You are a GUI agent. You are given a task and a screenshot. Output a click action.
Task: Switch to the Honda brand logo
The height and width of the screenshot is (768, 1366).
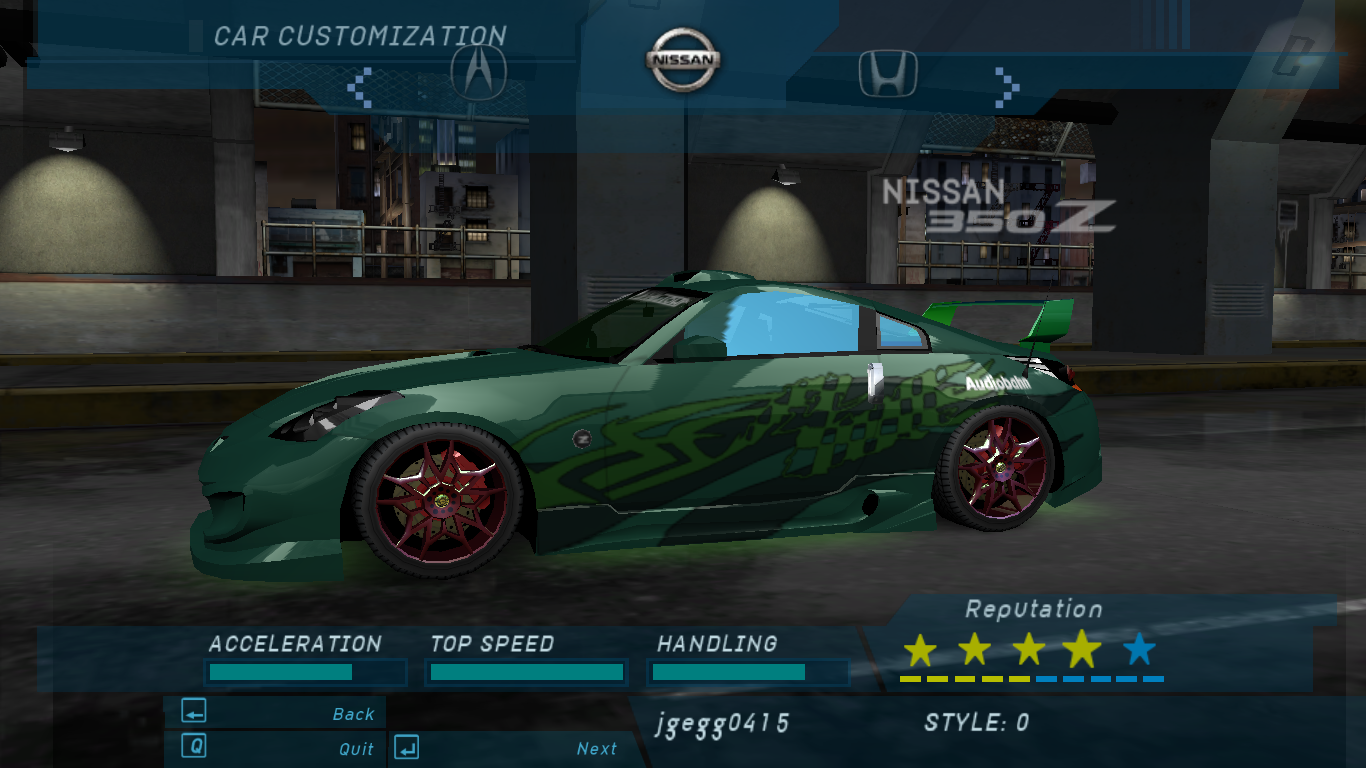pyautogui.click(x=888, y=73)
